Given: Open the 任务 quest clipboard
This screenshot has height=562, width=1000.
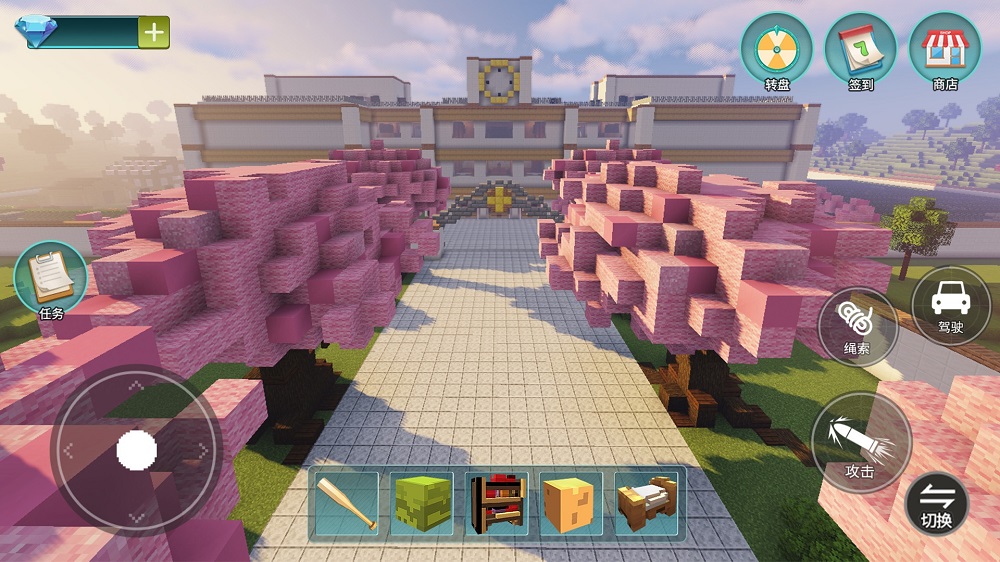Looking at the screenshot, I should 50,278.
